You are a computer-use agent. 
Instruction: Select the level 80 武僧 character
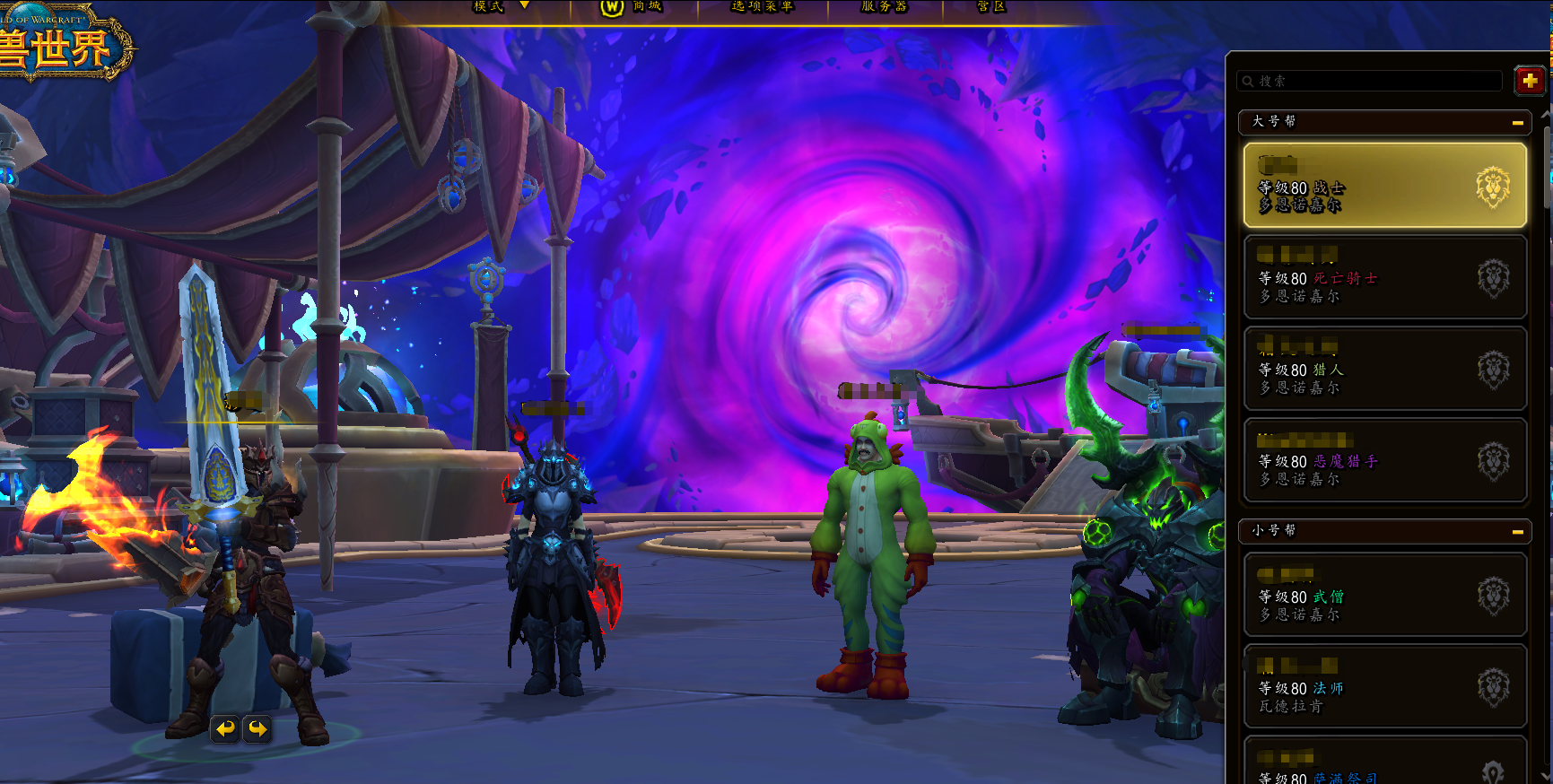[1384, 595]
